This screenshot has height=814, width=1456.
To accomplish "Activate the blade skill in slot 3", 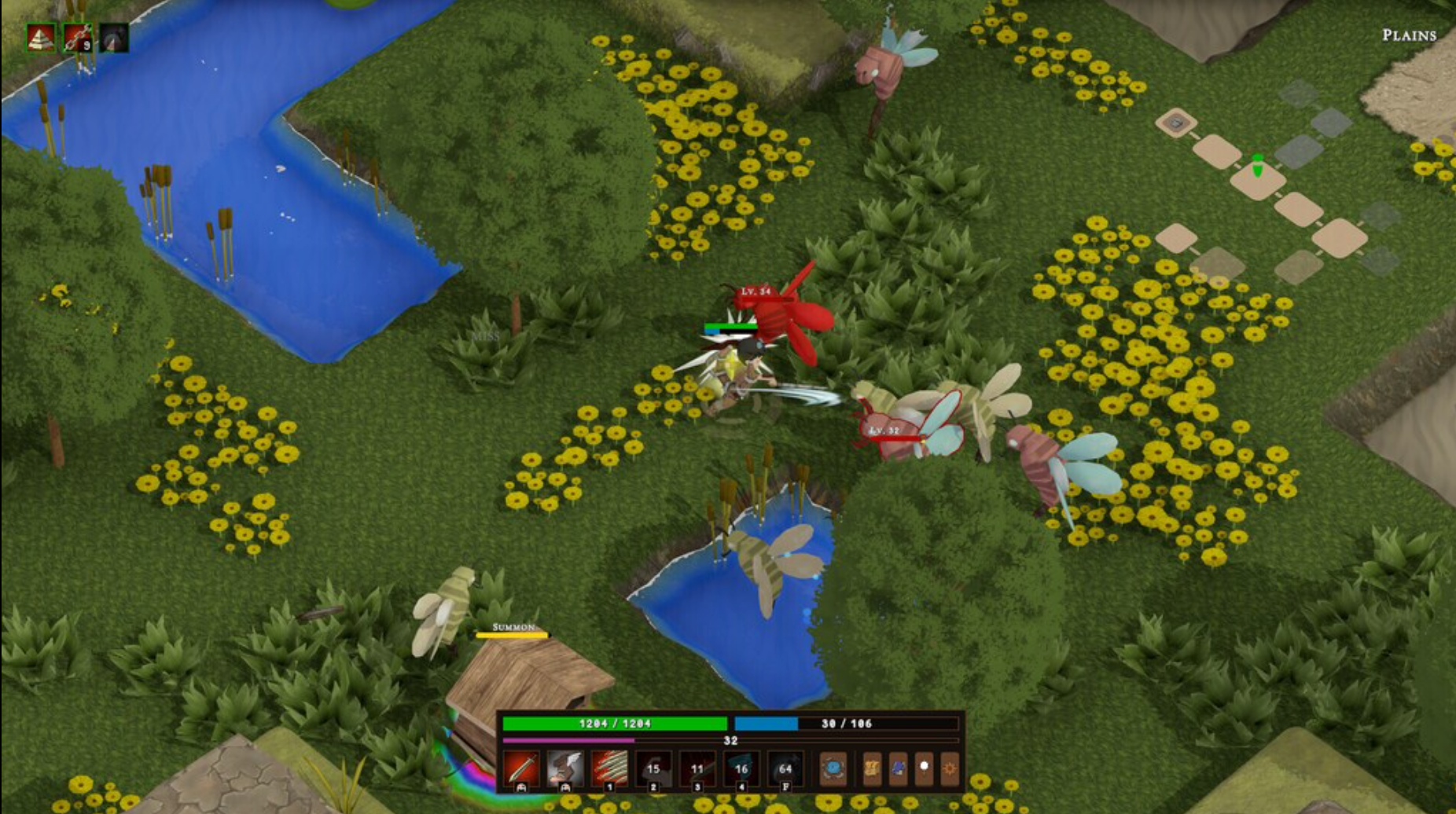I will [x=699, y=769].
